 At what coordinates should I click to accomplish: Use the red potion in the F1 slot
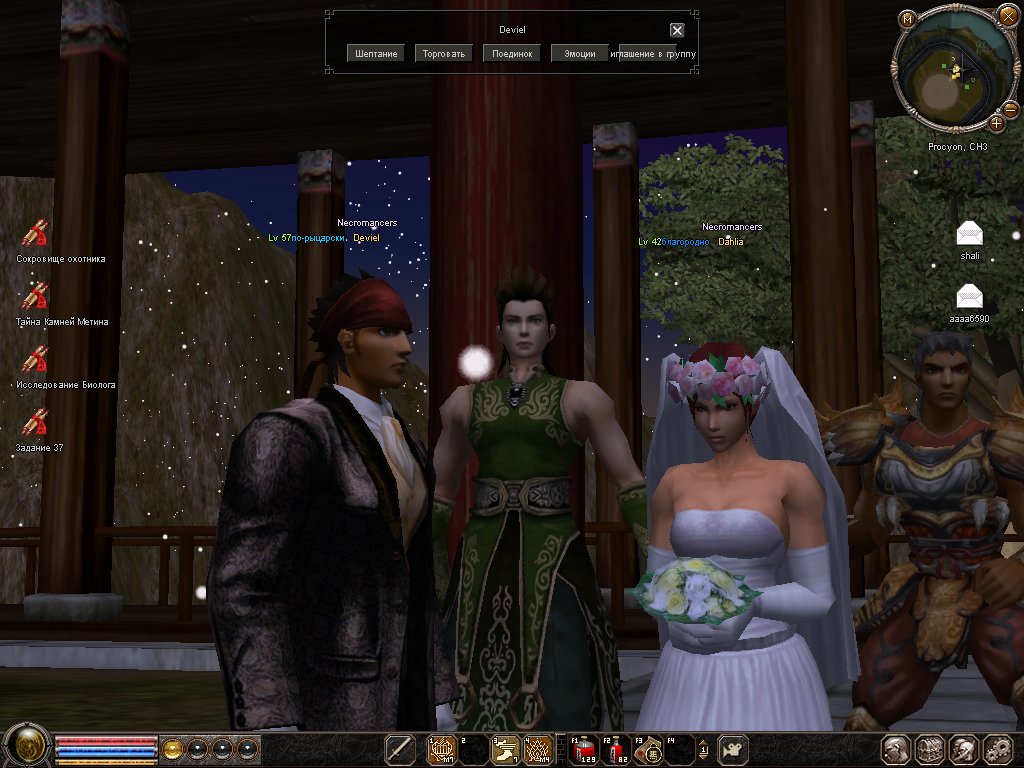[x=583, y=749]
